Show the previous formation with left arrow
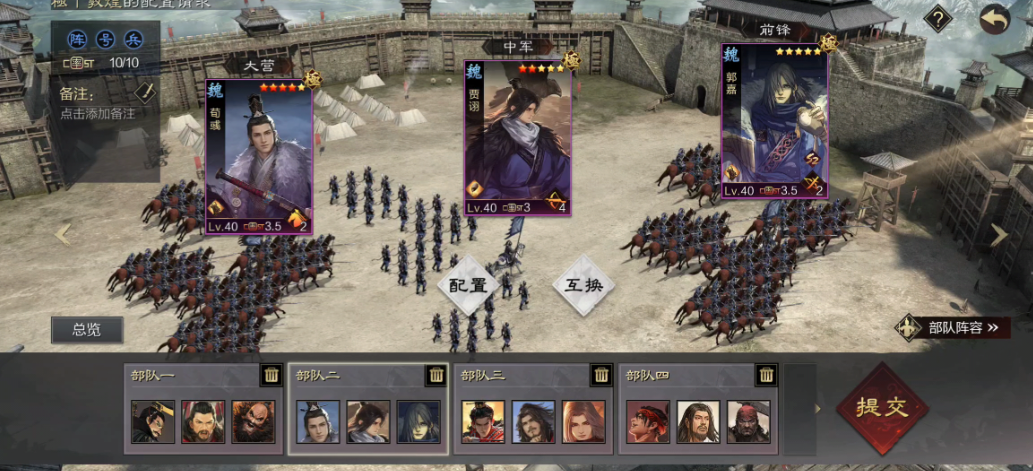The height and width of the screenshot is (471, 1033). [x=64, y=234]
